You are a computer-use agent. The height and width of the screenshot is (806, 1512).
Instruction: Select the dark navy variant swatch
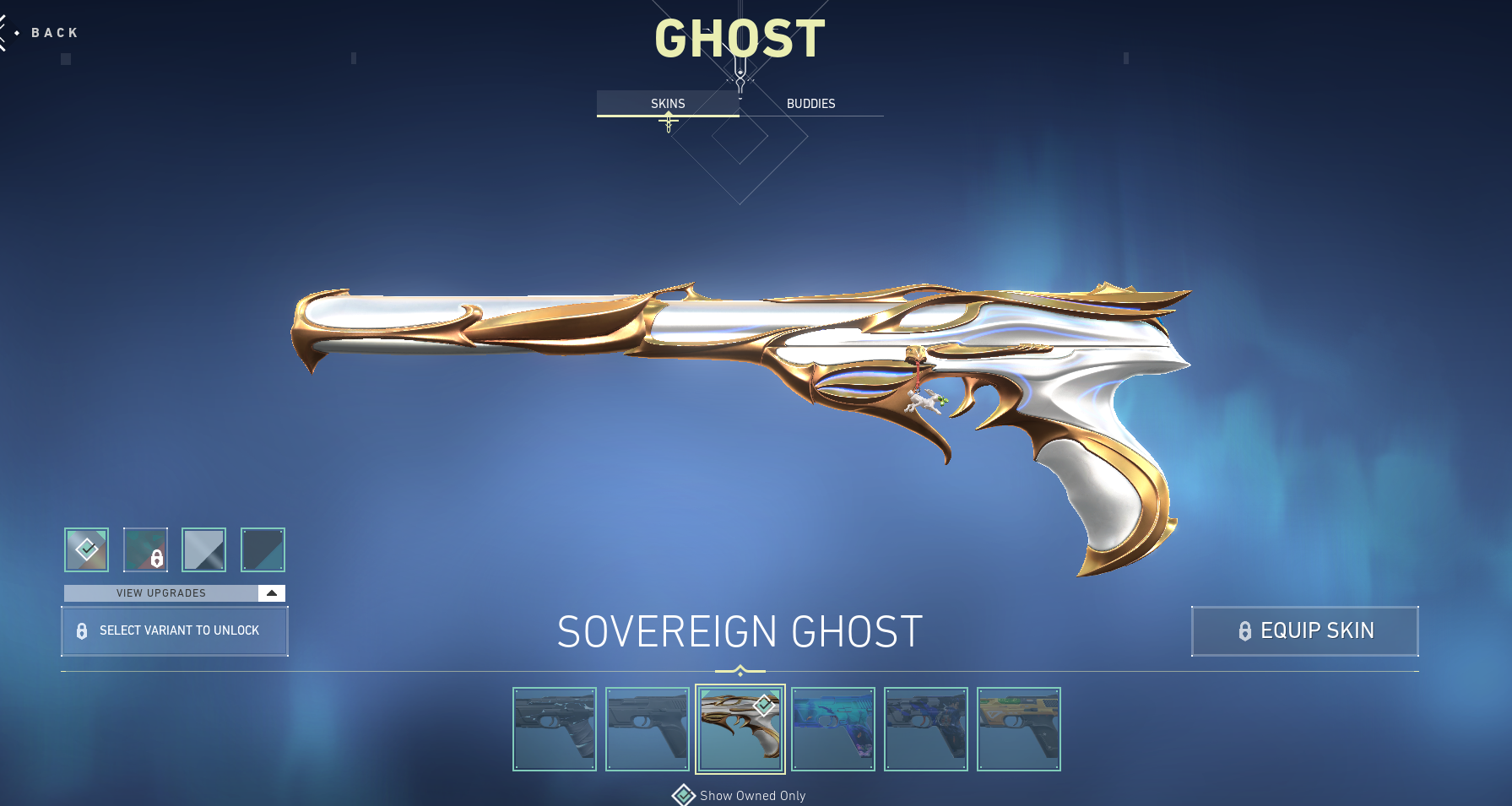(x=263, y=549)
